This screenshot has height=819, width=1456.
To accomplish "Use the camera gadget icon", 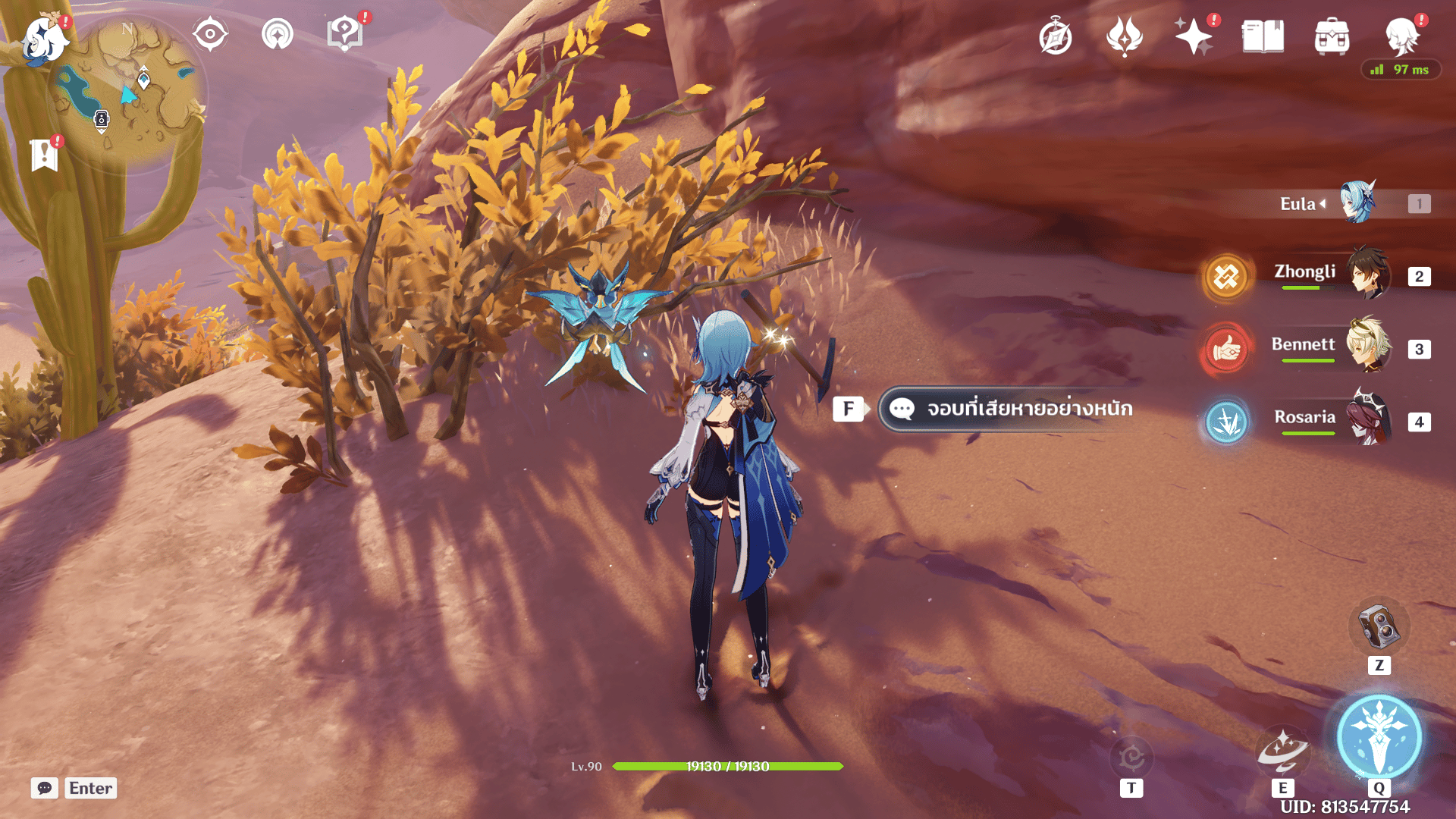I will pyautogui.click(x=1379, y=626).
